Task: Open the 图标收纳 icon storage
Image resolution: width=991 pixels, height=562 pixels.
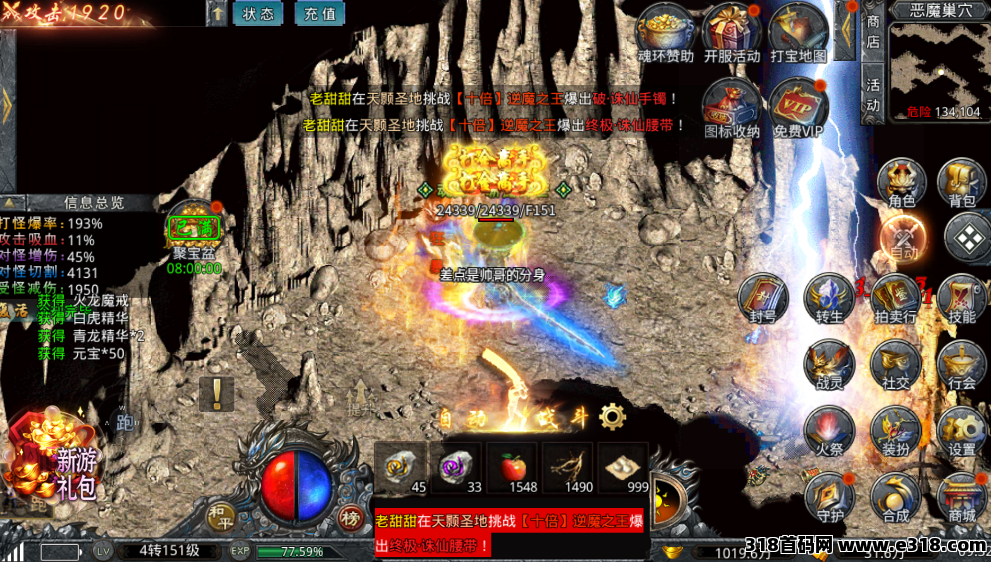Action: (x=731, y=106)
